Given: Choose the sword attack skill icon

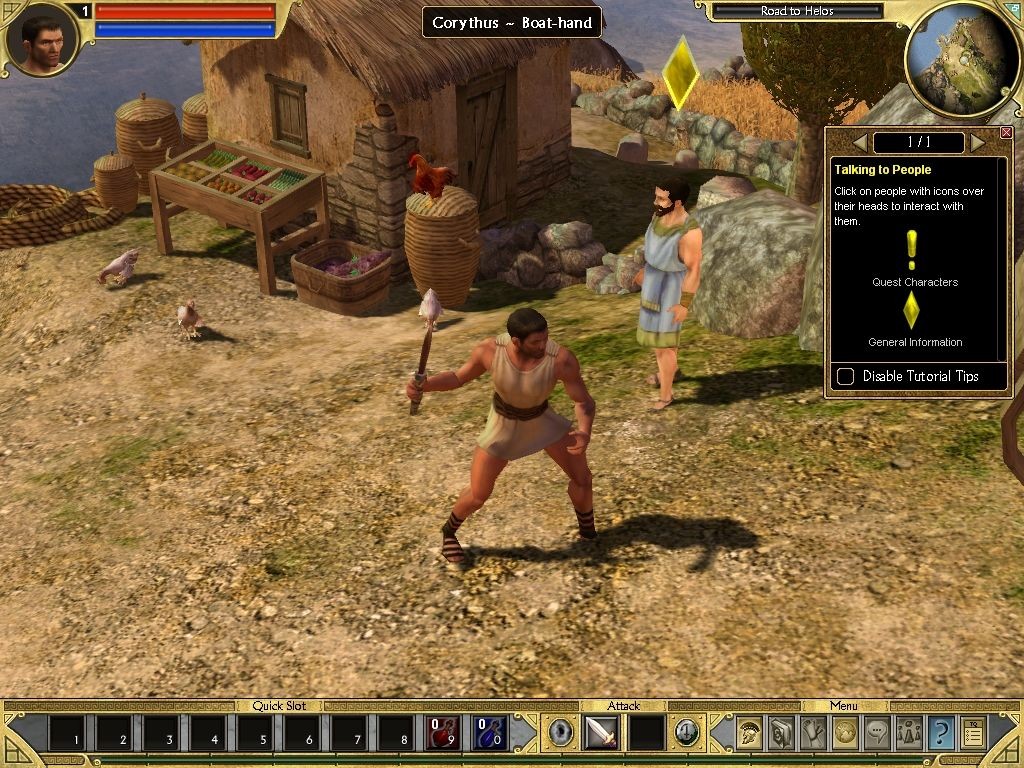Looking at the screenshot, I should click(601, 733).
